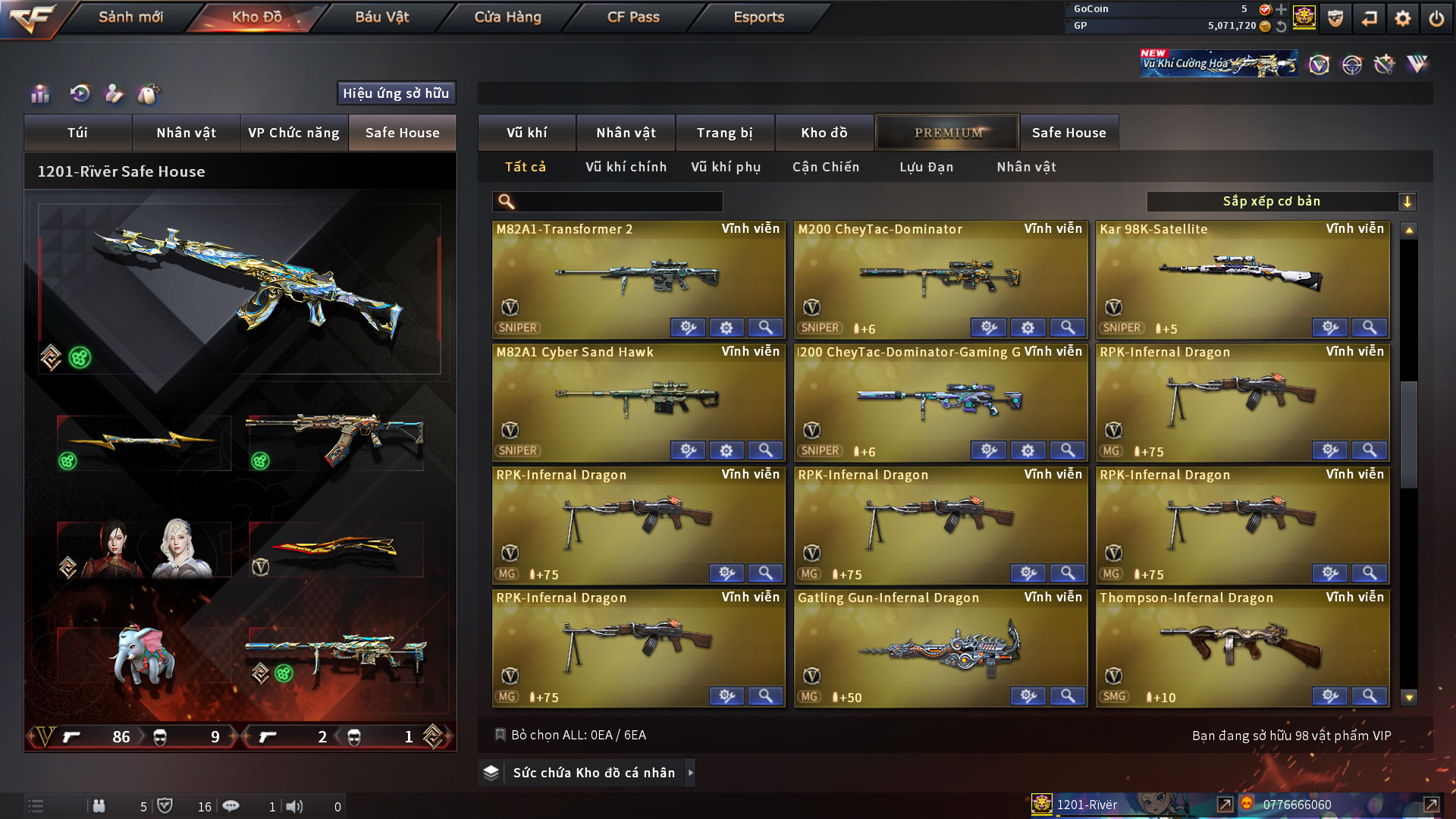Open the Báu Vật menu
This screenshot has width=1456, height=819.
(x=381, y=17)
